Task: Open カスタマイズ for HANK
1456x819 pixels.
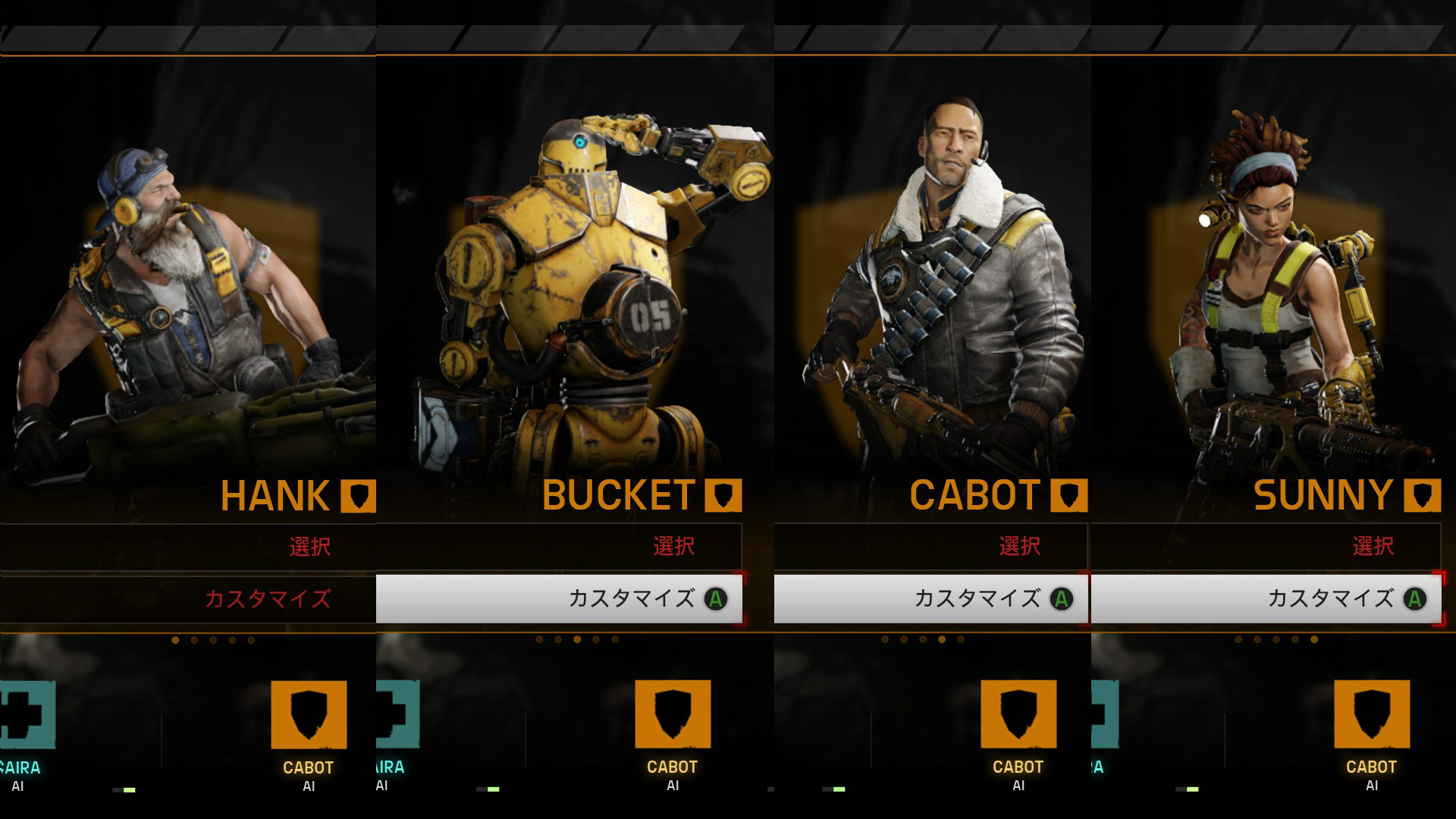Action: [267, 599]
